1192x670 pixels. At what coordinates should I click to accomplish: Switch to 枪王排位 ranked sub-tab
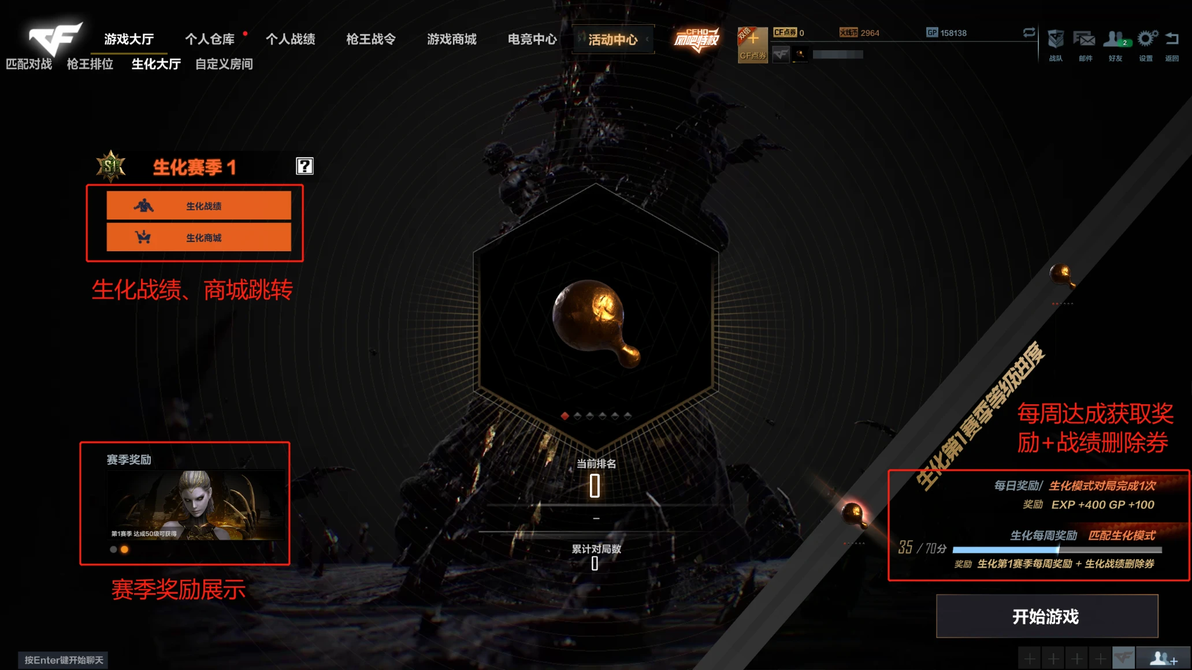point(90,64)
